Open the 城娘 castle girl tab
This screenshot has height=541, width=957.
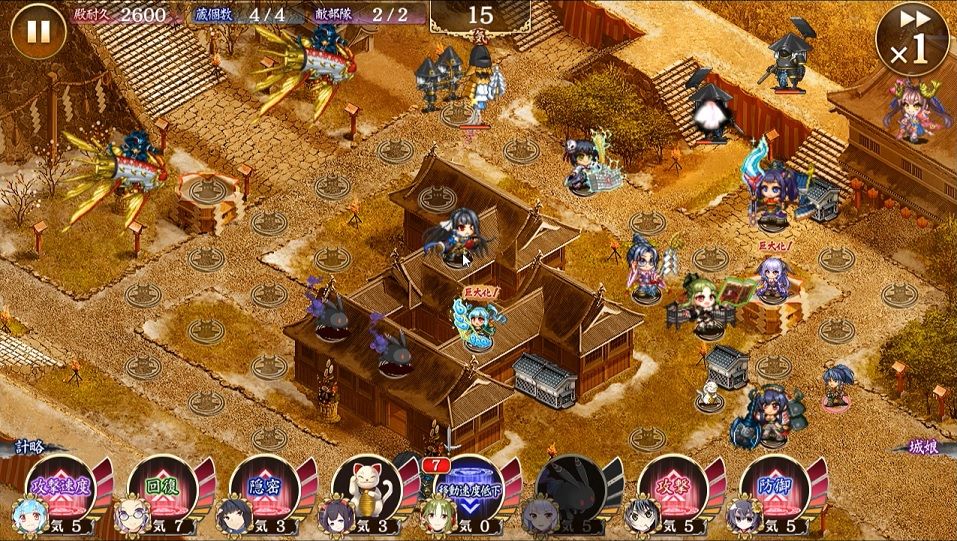click(925, 449)
